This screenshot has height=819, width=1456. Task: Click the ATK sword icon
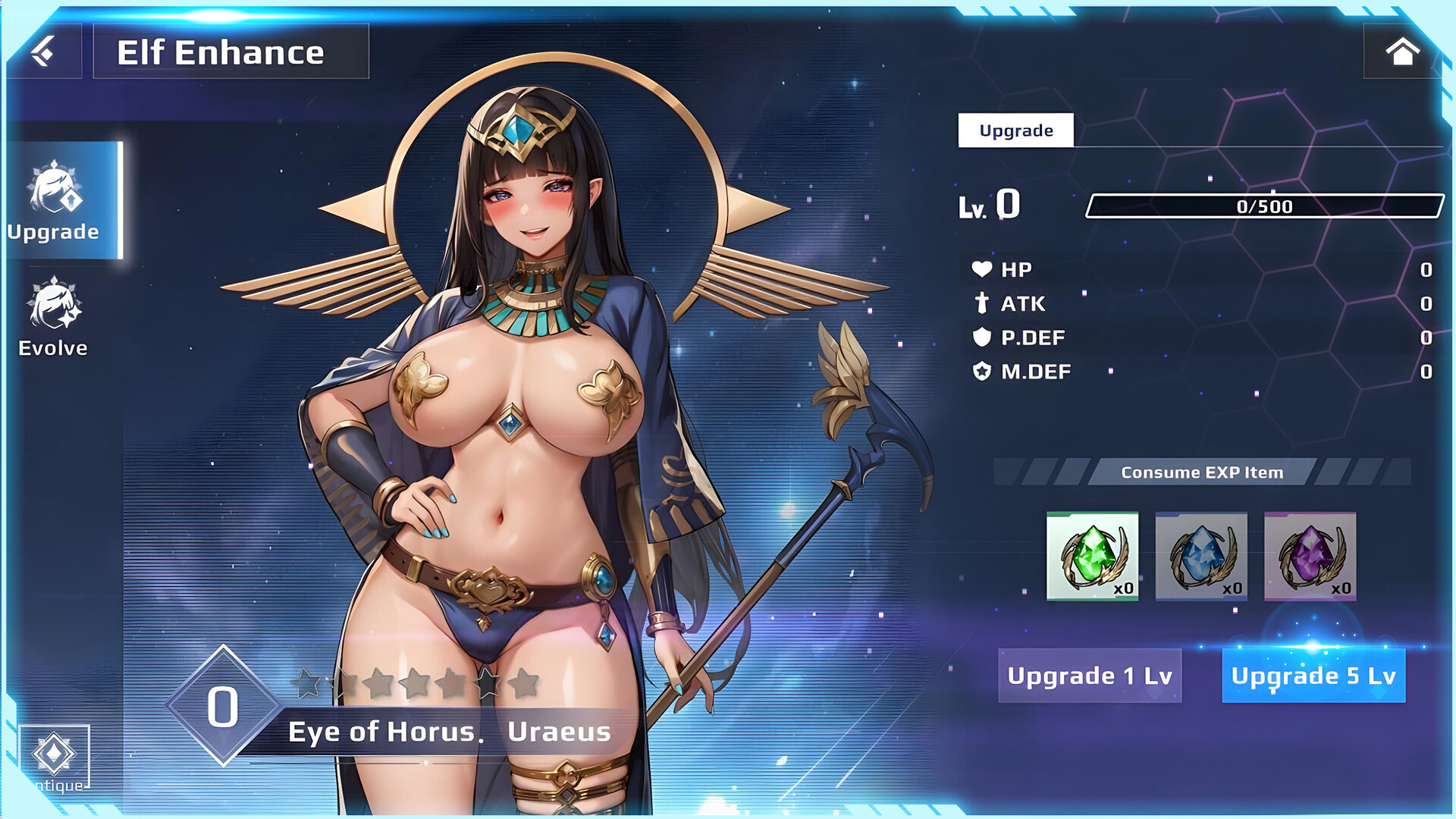(x=982, y=303)
